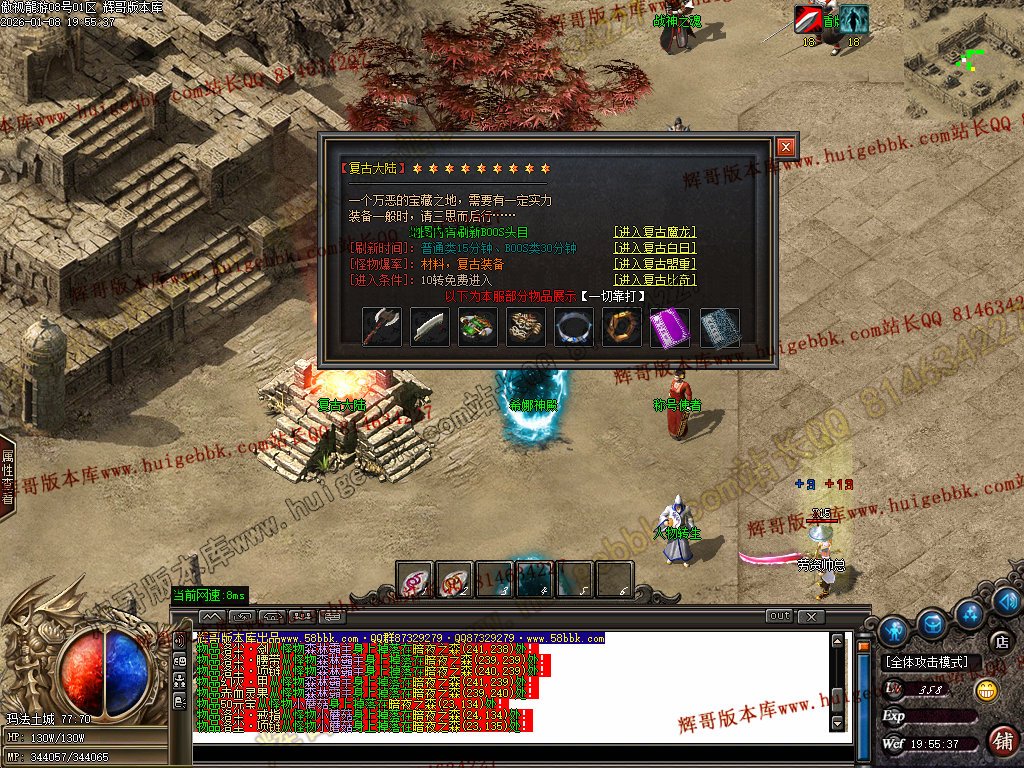Open the 店 shop button
The width and height of the screenshot is (1024, 768).
pos(1001,641)
